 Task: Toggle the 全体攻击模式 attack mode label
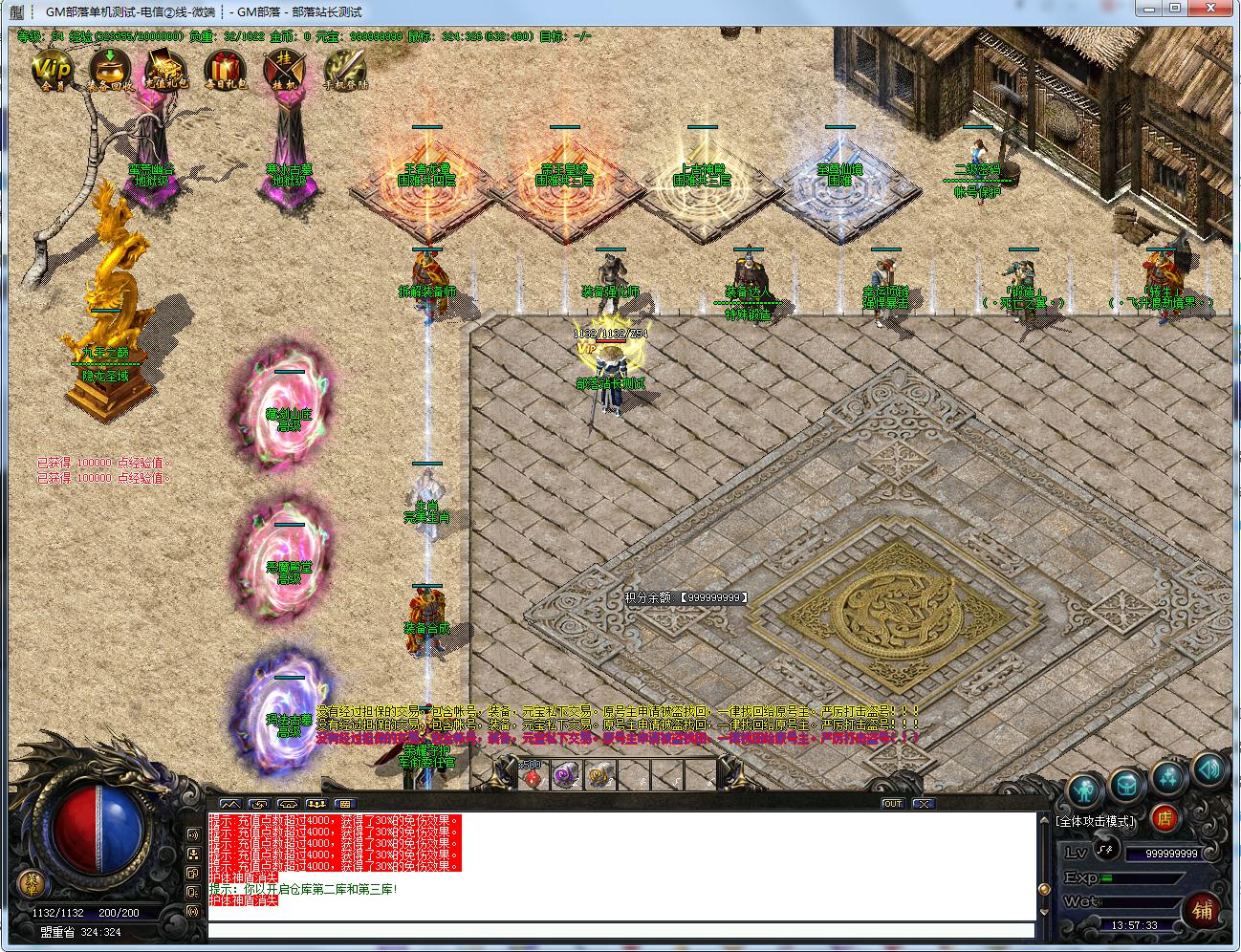1096,821
